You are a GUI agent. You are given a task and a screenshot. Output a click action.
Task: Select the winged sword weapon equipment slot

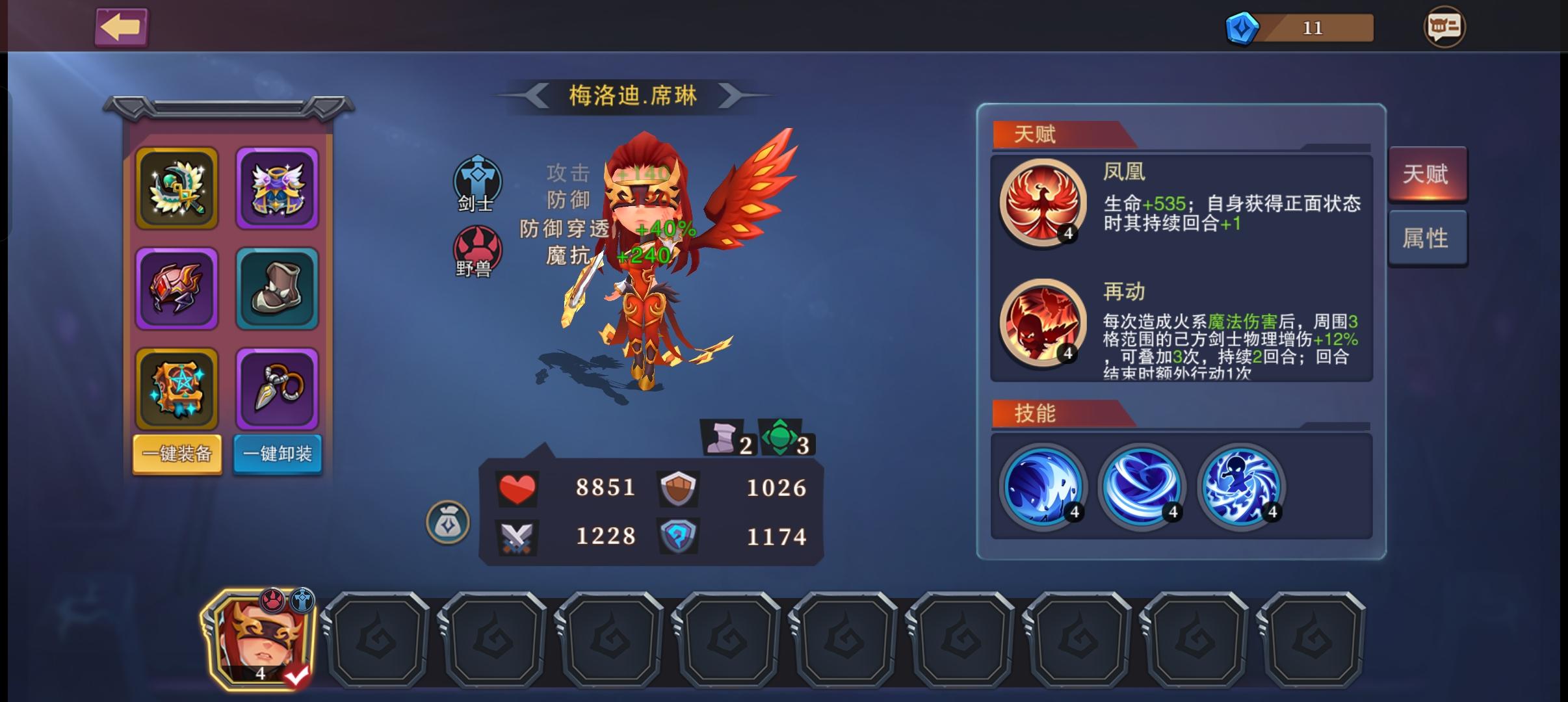click(x=176, y=188)
